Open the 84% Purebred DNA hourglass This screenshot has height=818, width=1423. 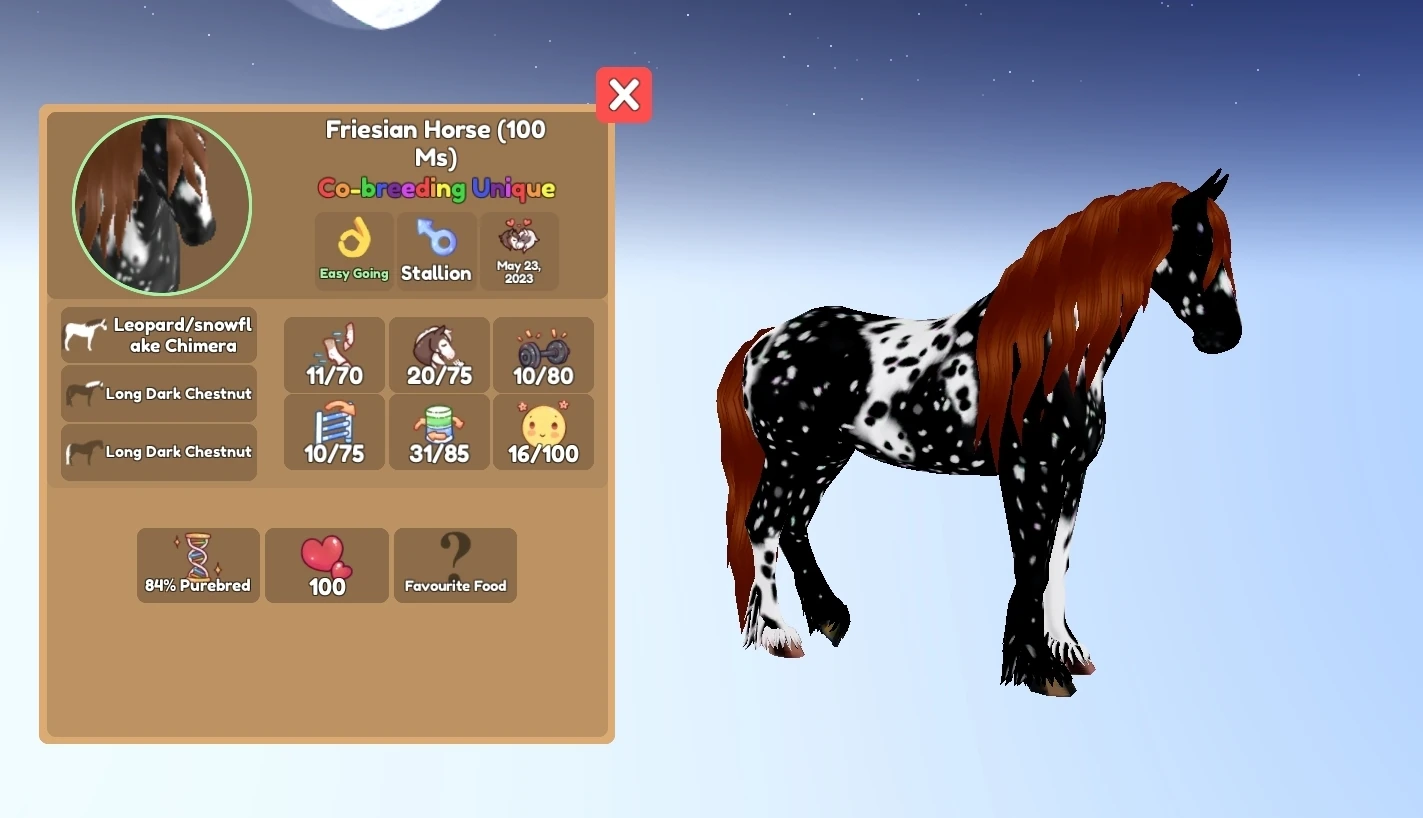[197, 565]
